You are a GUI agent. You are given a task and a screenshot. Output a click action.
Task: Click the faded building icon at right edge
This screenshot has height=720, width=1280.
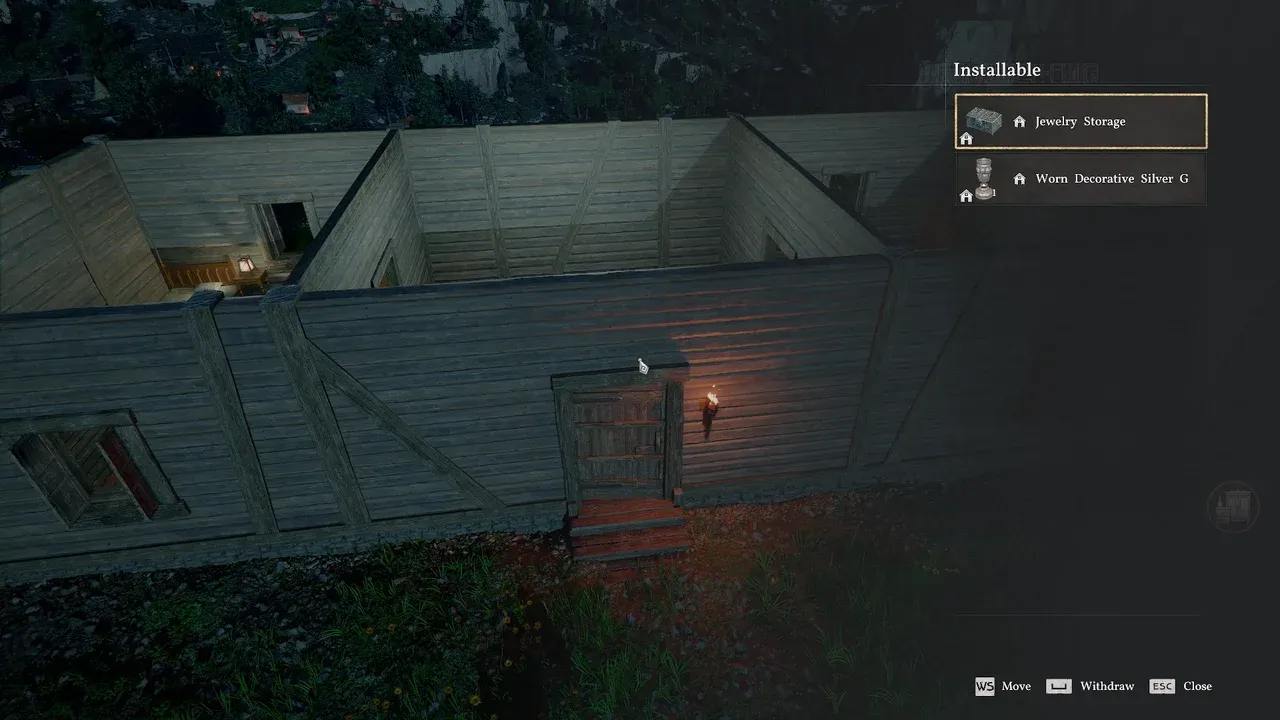point(1233,505)
